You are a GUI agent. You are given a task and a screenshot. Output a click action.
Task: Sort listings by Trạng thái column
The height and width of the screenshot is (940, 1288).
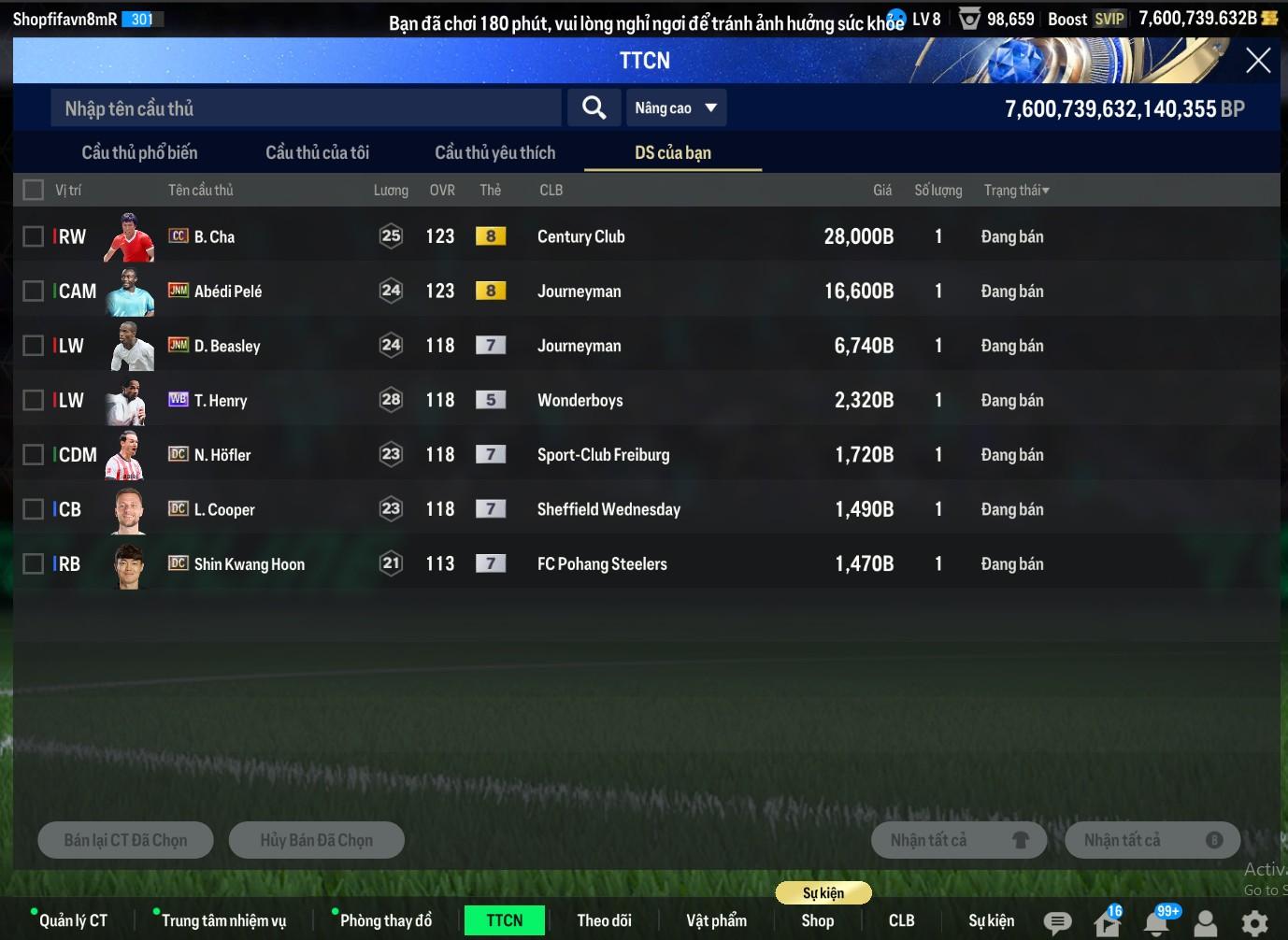click(x=1016, y=191)
